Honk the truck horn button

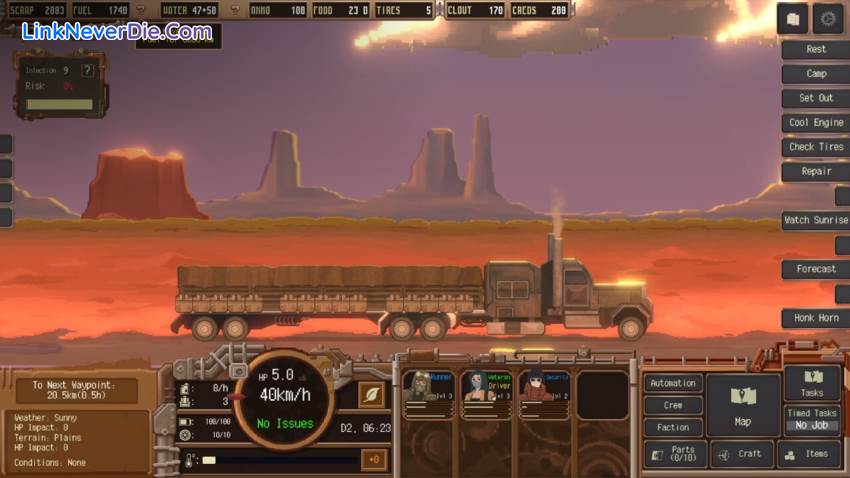click(x=816, y=318)
